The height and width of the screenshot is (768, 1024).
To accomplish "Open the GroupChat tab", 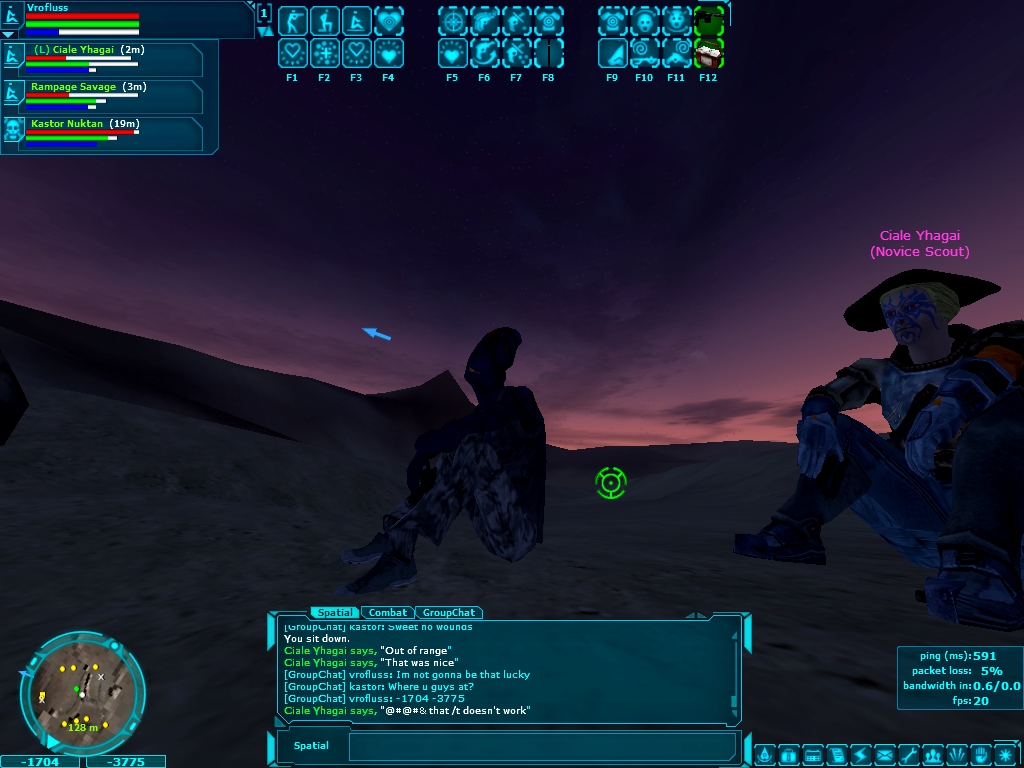I will pos(448,612).
